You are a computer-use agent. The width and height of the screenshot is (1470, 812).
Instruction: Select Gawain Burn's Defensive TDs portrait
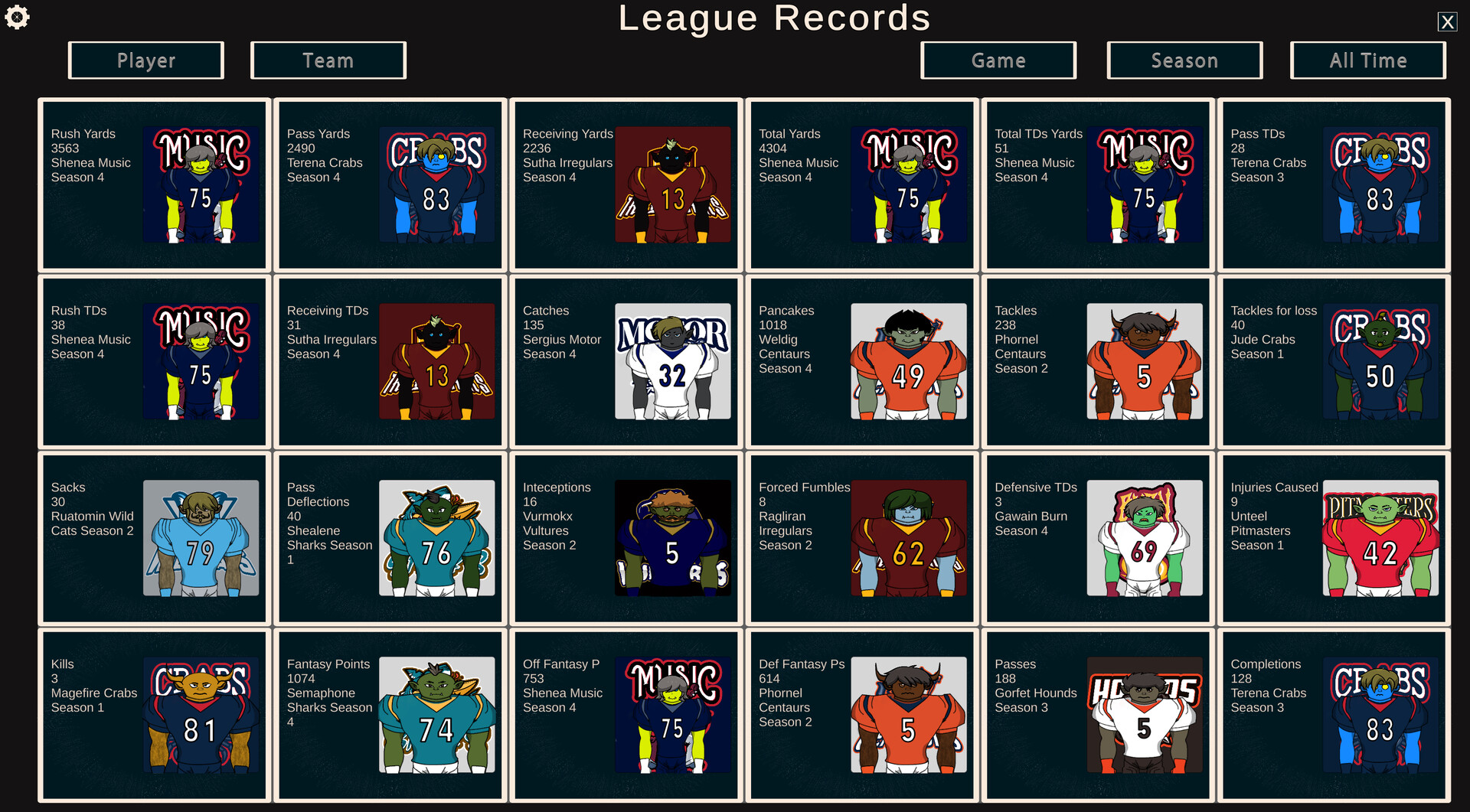[x=1145, y=538]
